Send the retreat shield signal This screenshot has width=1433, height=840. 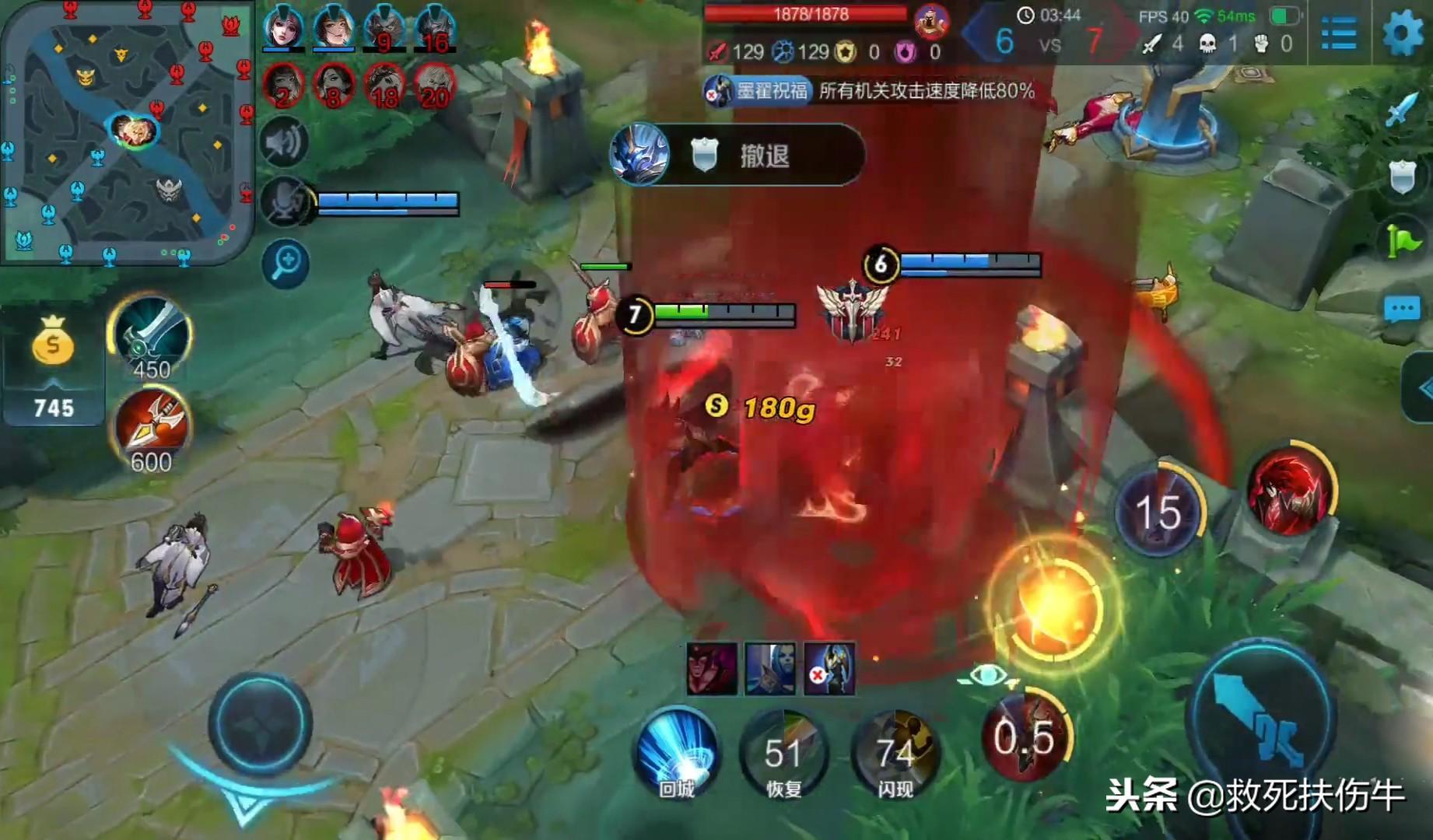(x=1401, y=177)
